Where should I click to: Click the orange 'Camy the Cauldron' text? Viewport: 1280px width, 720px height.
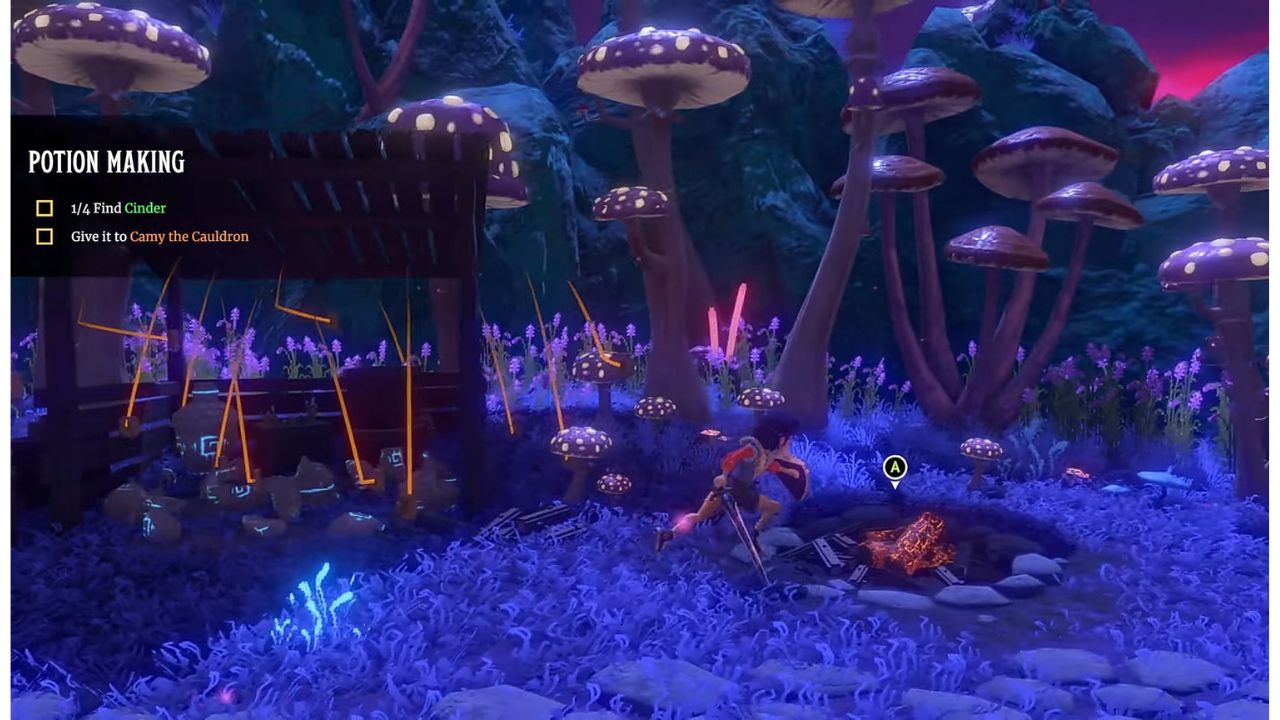[x=191, y=237]
